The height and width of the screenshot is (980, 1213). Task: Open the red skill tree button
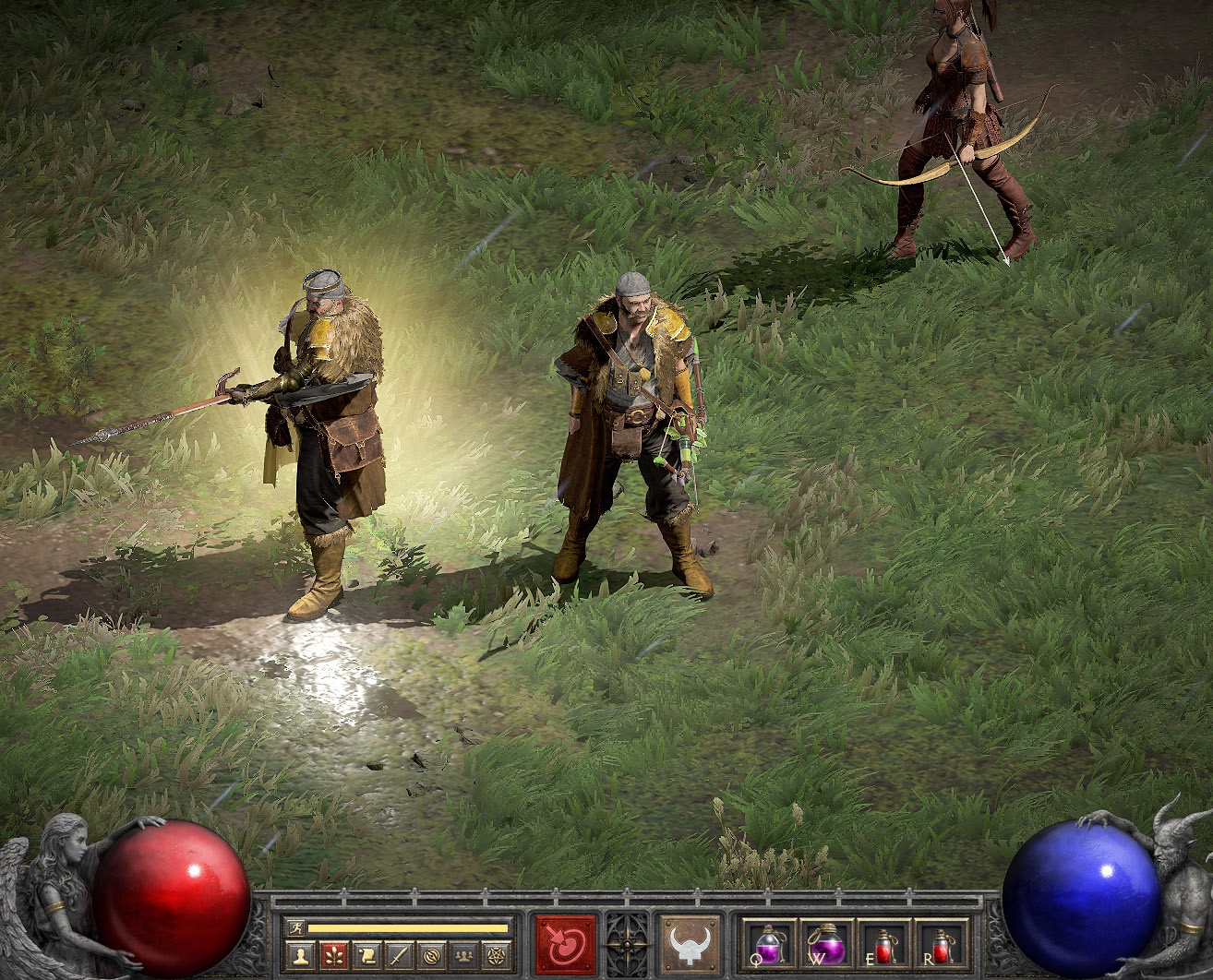click(333, 955)
